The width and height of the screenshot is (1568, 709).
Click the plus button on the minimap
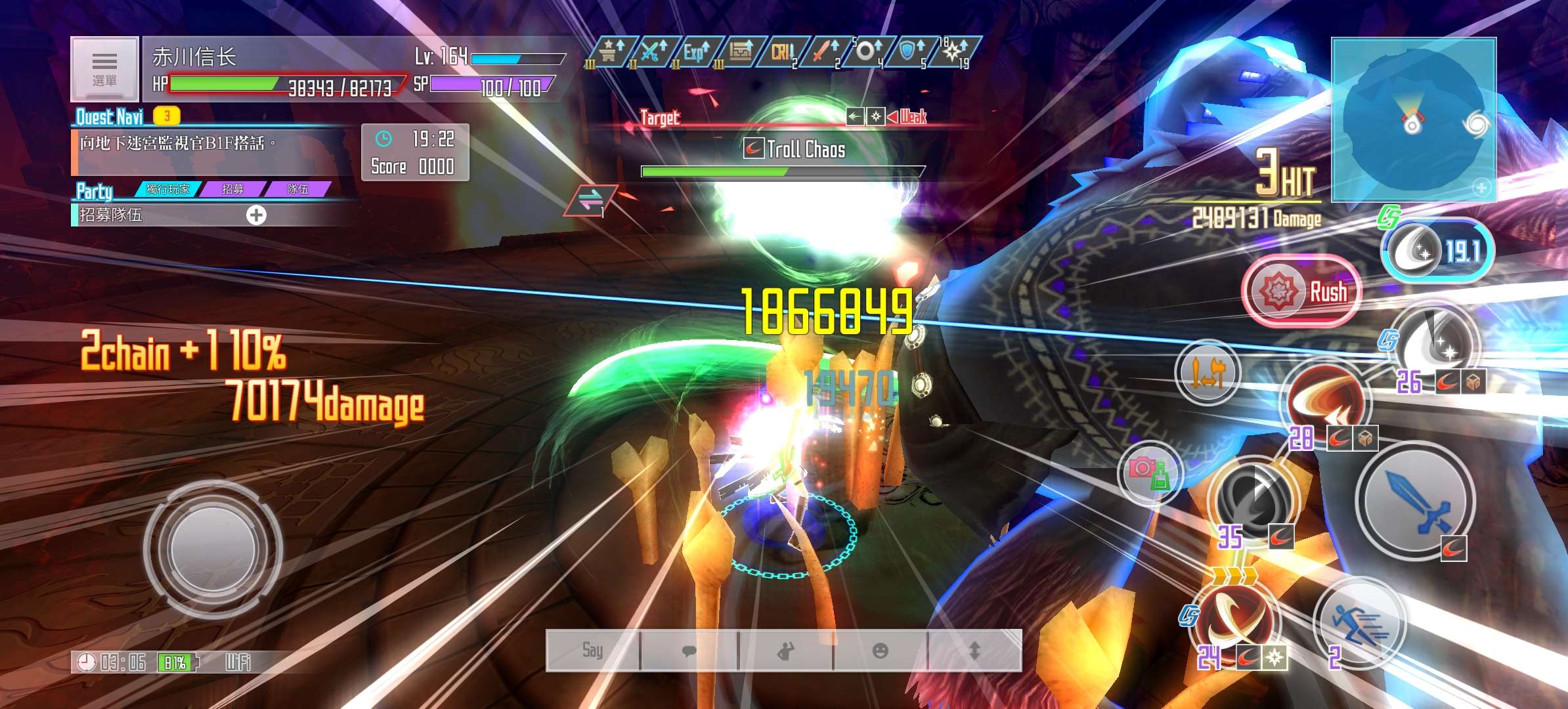(1481, 188)
